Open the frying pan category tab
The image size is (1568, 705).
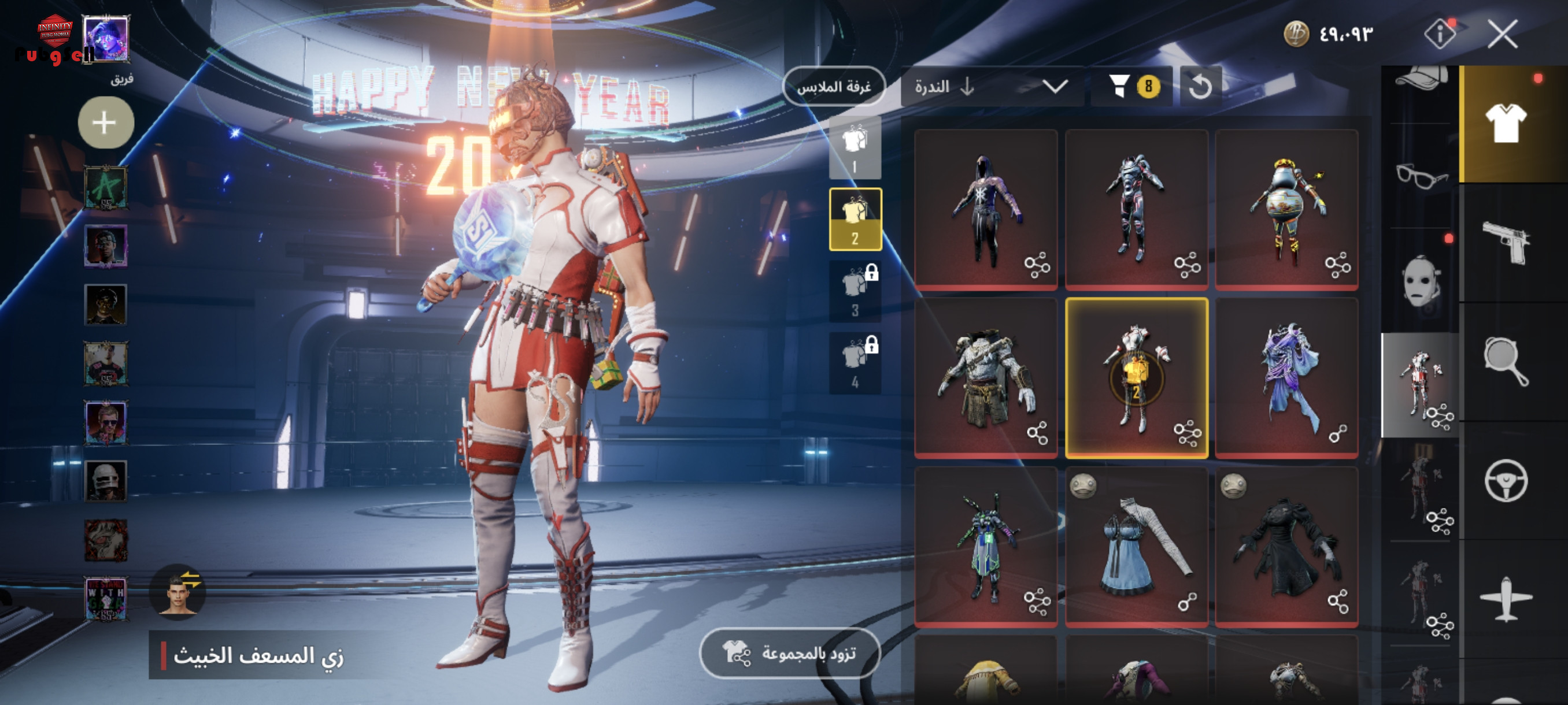[1506, 361]
